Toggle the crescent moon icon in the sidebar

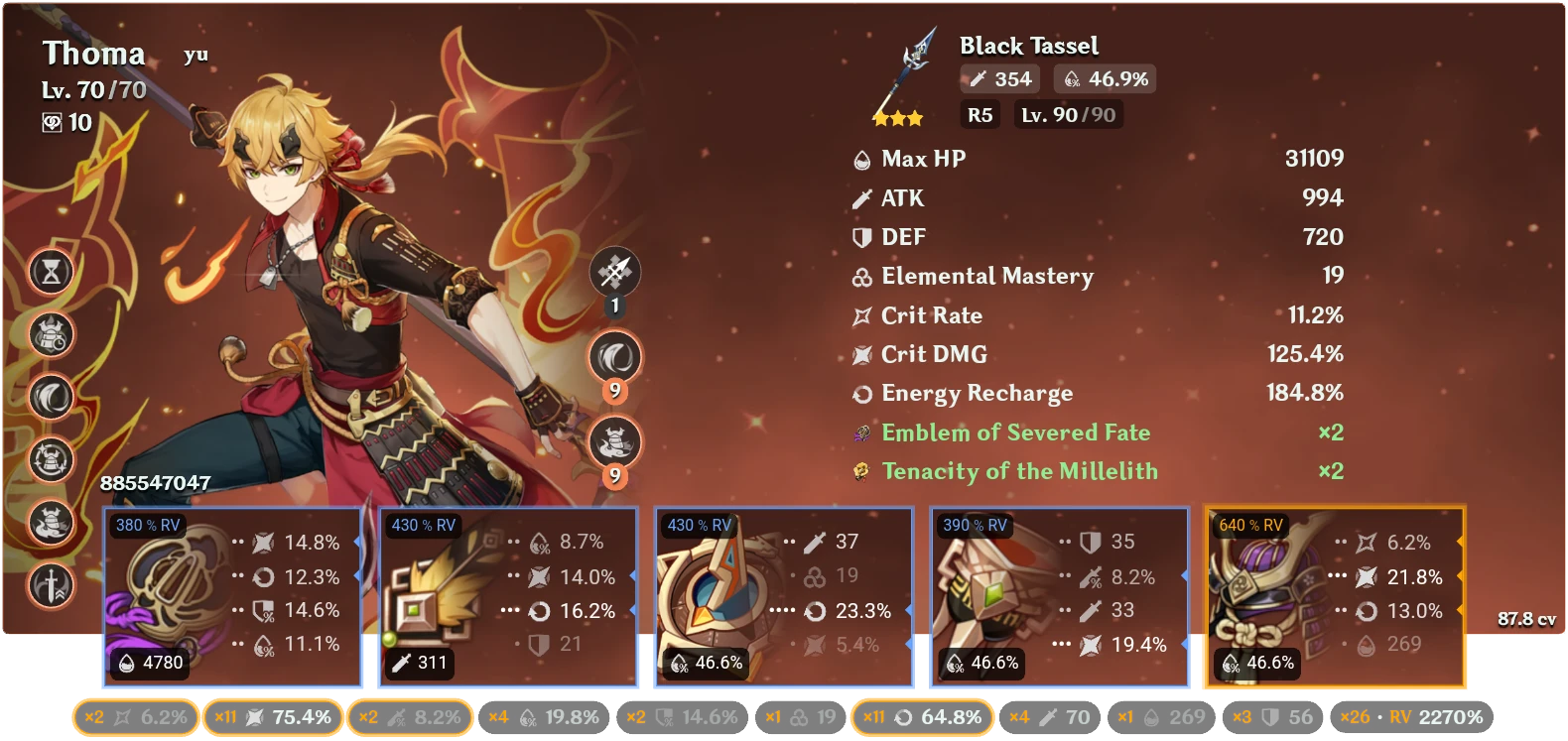(50, 395)
